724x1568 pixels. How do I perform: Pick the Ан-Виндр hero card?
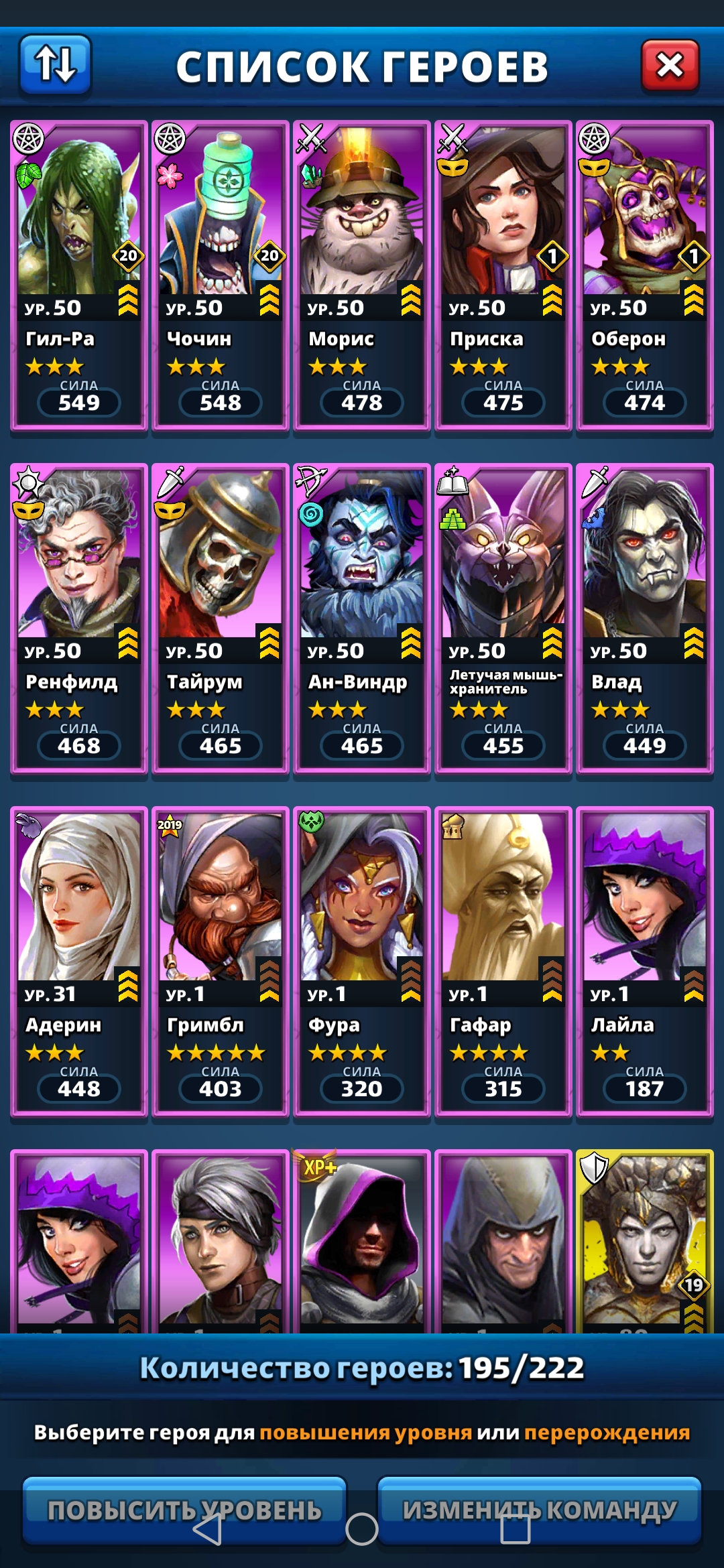(362, 618)
